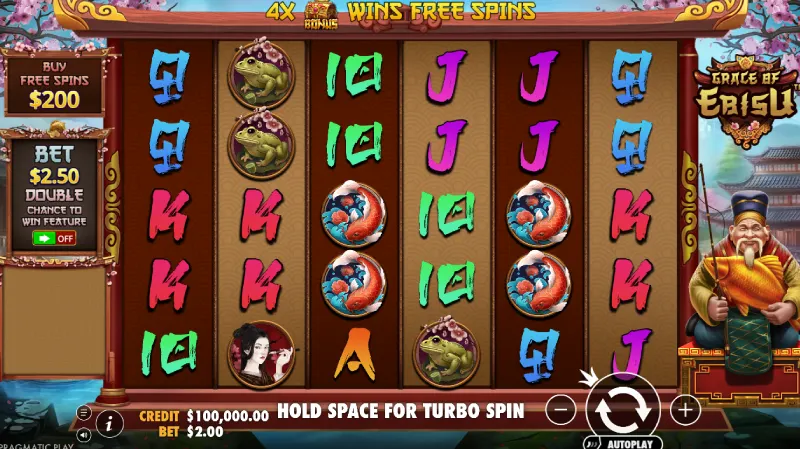Buy Free Spins for $200
Screen dimensions: 800x449
point(54,85)
